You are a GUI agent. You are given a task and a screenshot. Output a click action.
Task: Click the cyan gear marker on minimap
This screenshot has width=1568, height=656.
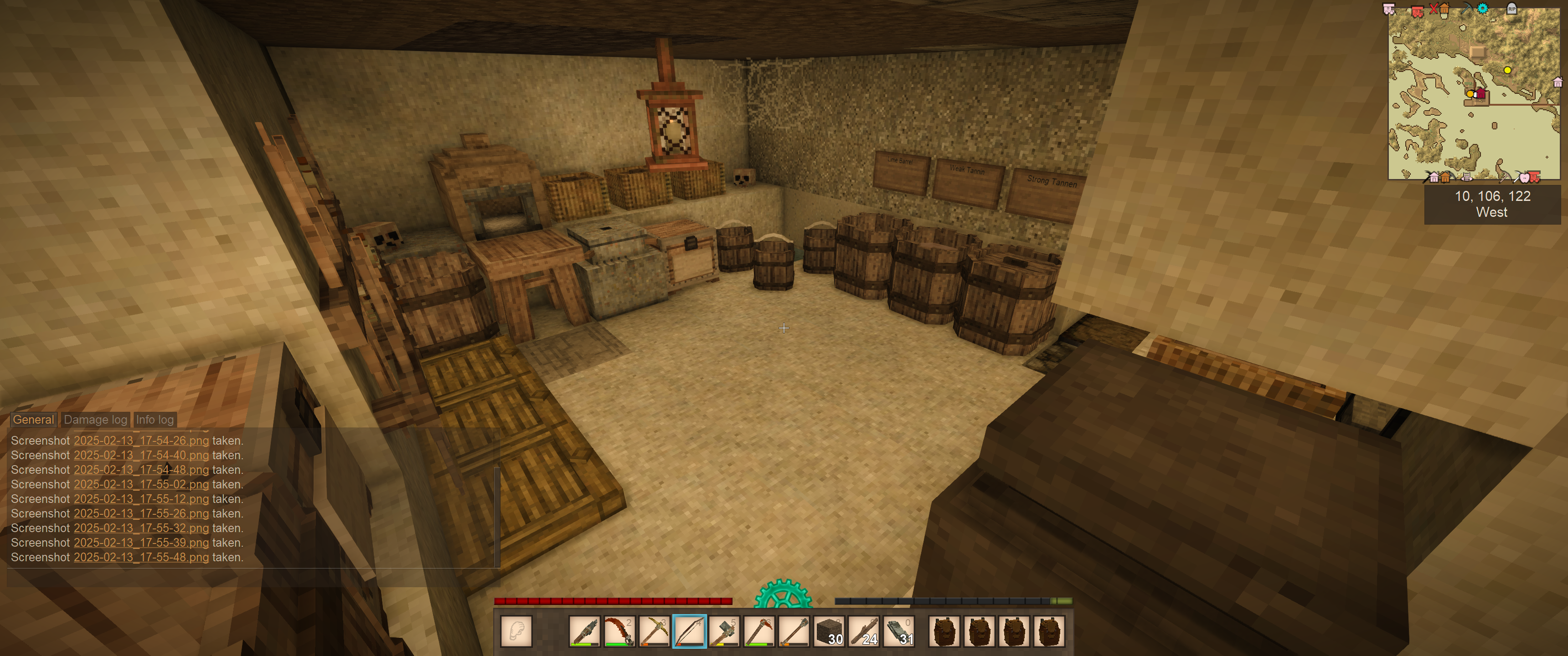[x=1483, y=9]
